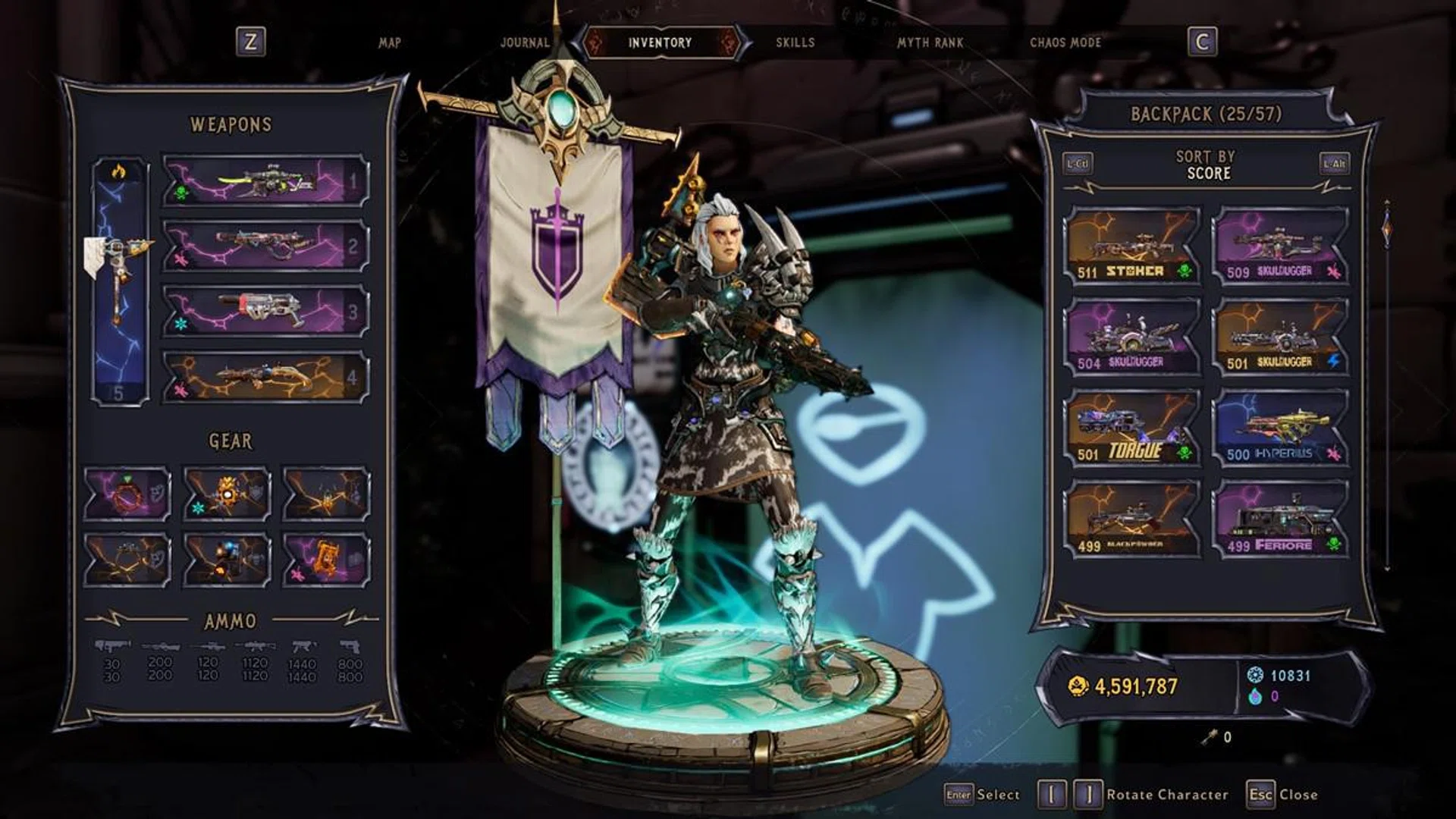Screen dimensions: 1456x819
Task: Select the 511 Stoker backpack gun
Action: (1131, 247)
